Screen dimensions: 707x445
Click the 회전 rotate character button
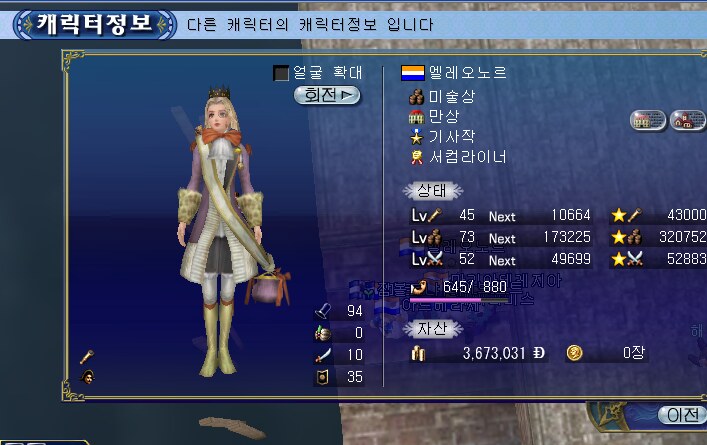(327, 95)
